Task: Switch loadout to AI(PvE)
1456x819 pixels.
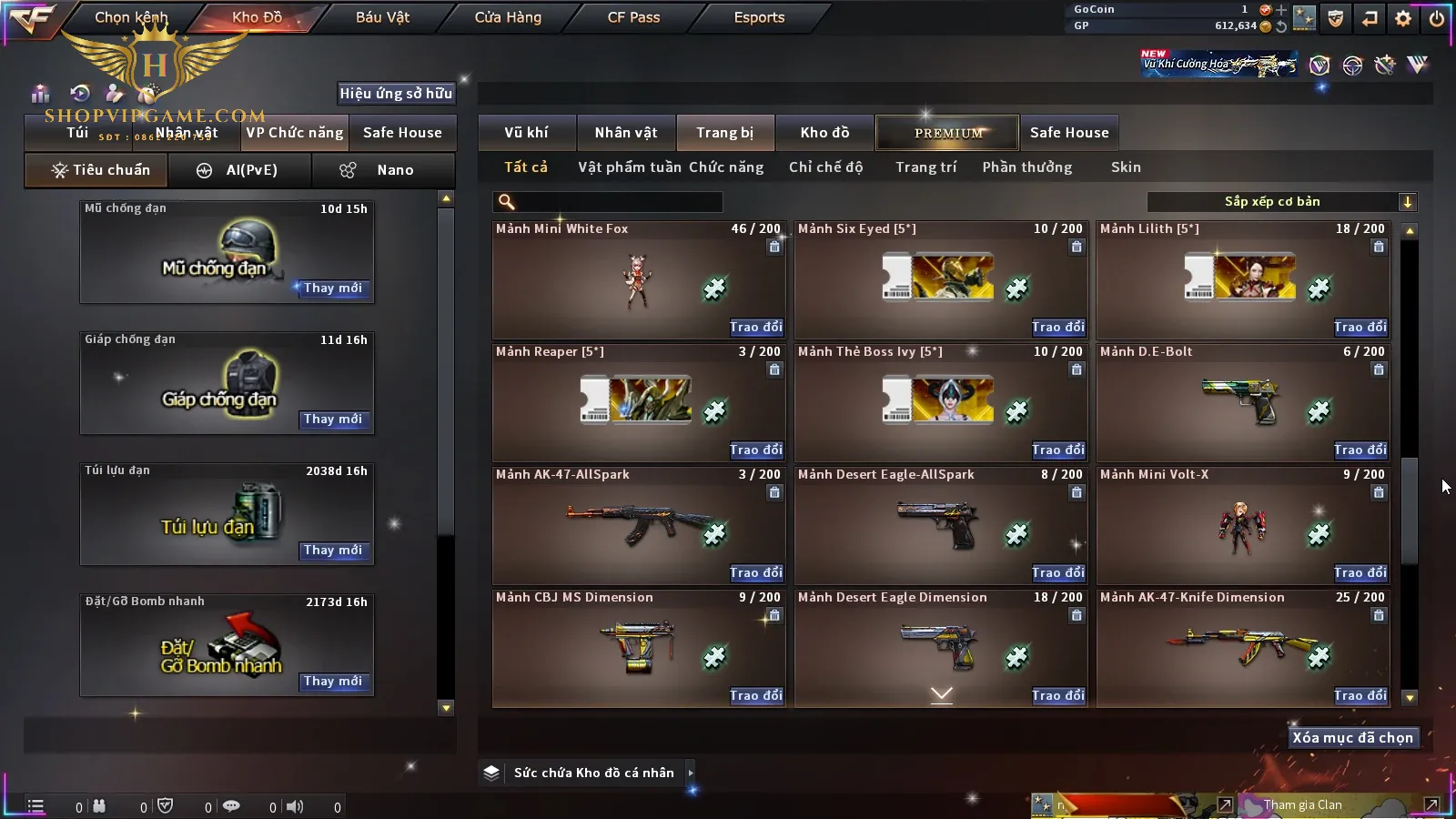Action: click(x=240, y=170)
